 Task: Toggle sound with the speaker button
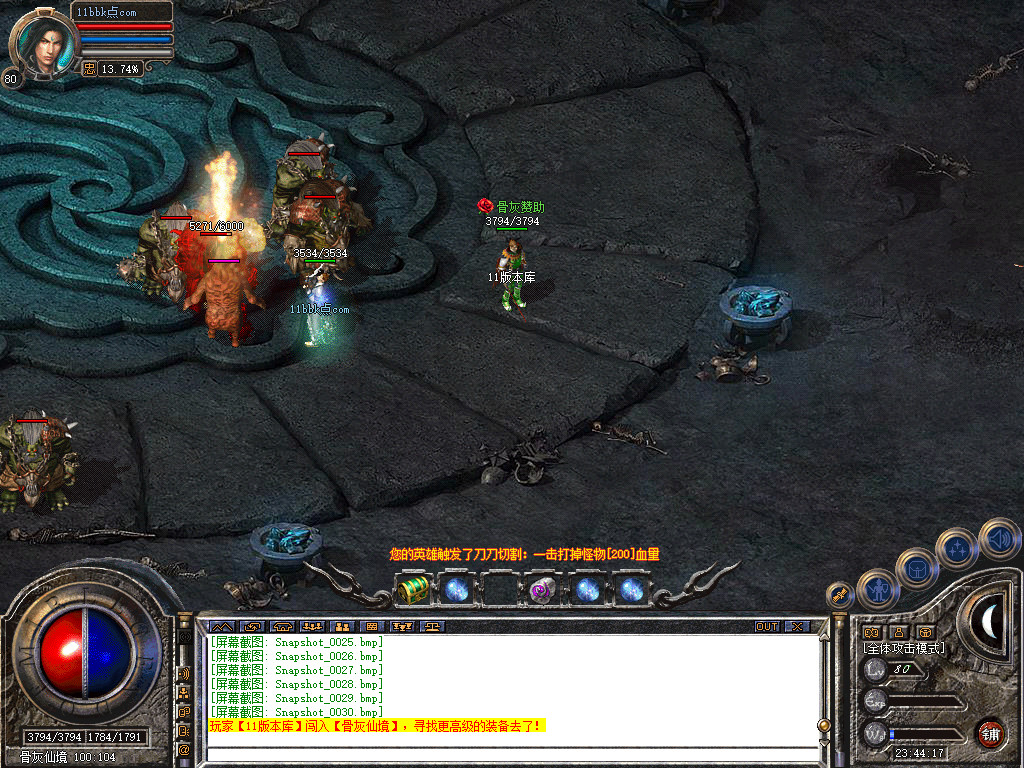(x=998, y=538)
